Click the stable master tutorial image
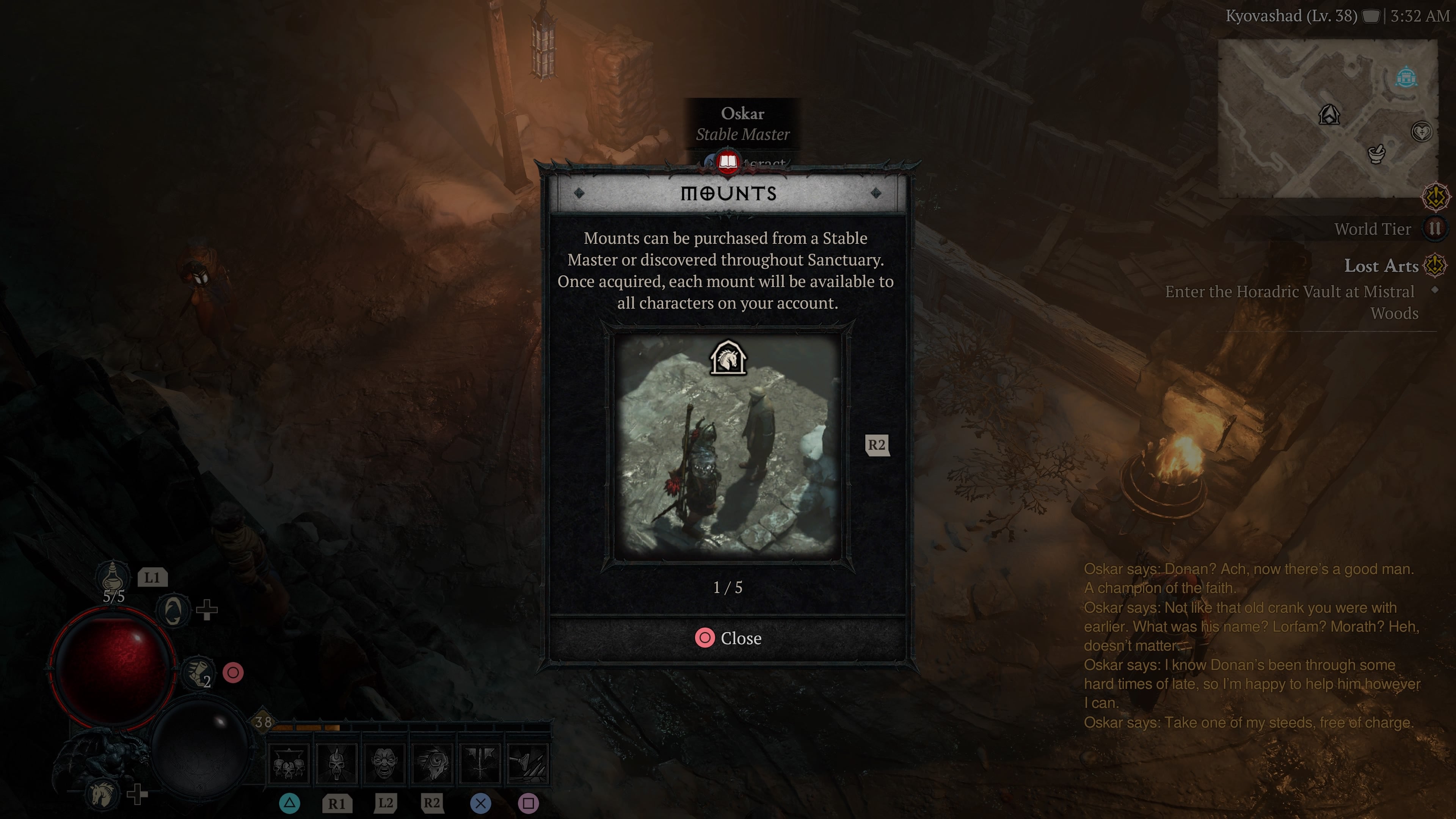1456x819 pixels. tap(728, 447)
